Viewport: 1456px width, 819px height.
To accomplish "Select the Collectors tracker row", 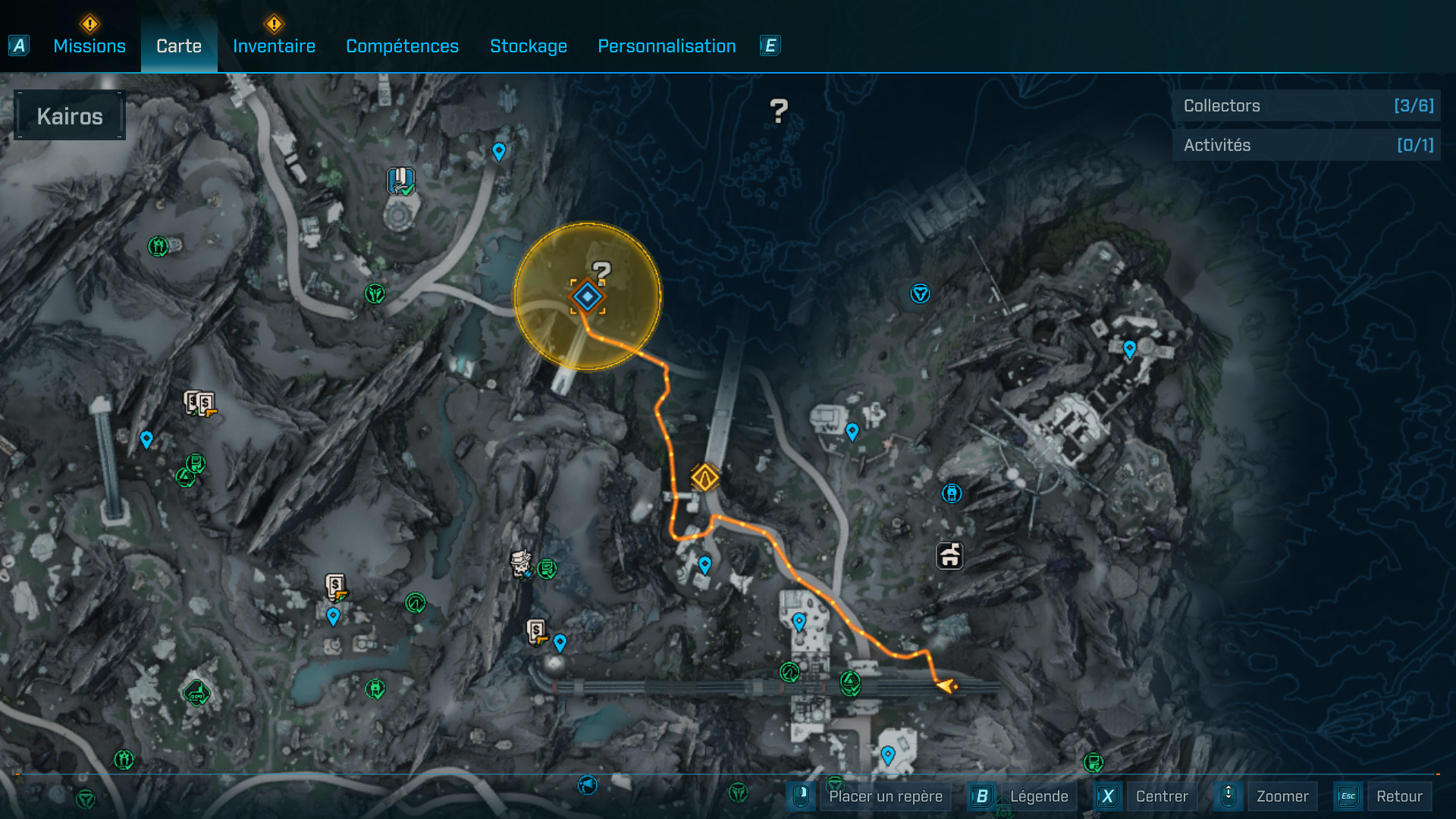I will click(x=1307, y=106).
